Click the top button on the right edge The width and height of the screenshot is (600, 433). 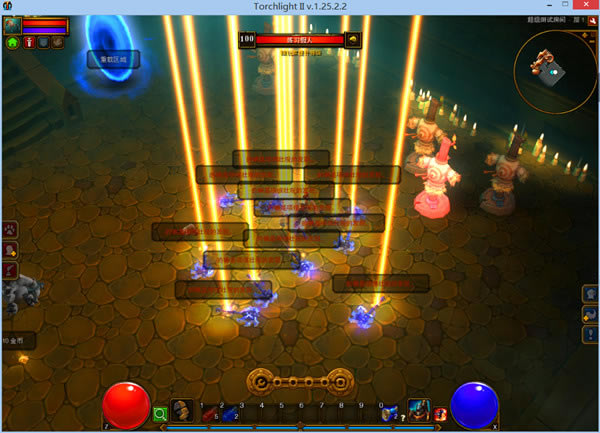pos(590,293)
